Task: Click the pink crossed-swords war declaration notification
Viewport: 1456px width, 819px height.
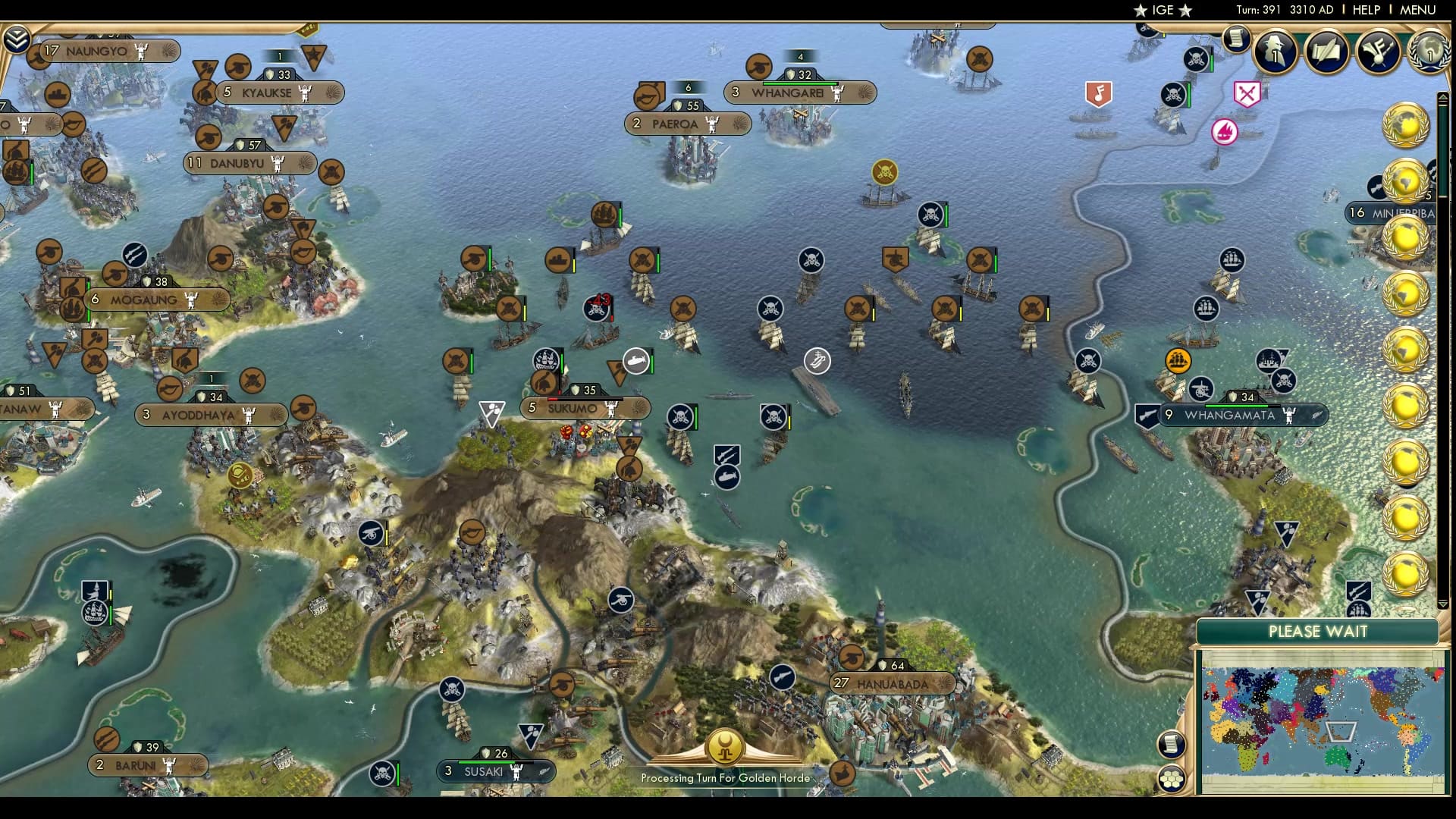Action: point(1246,93)
